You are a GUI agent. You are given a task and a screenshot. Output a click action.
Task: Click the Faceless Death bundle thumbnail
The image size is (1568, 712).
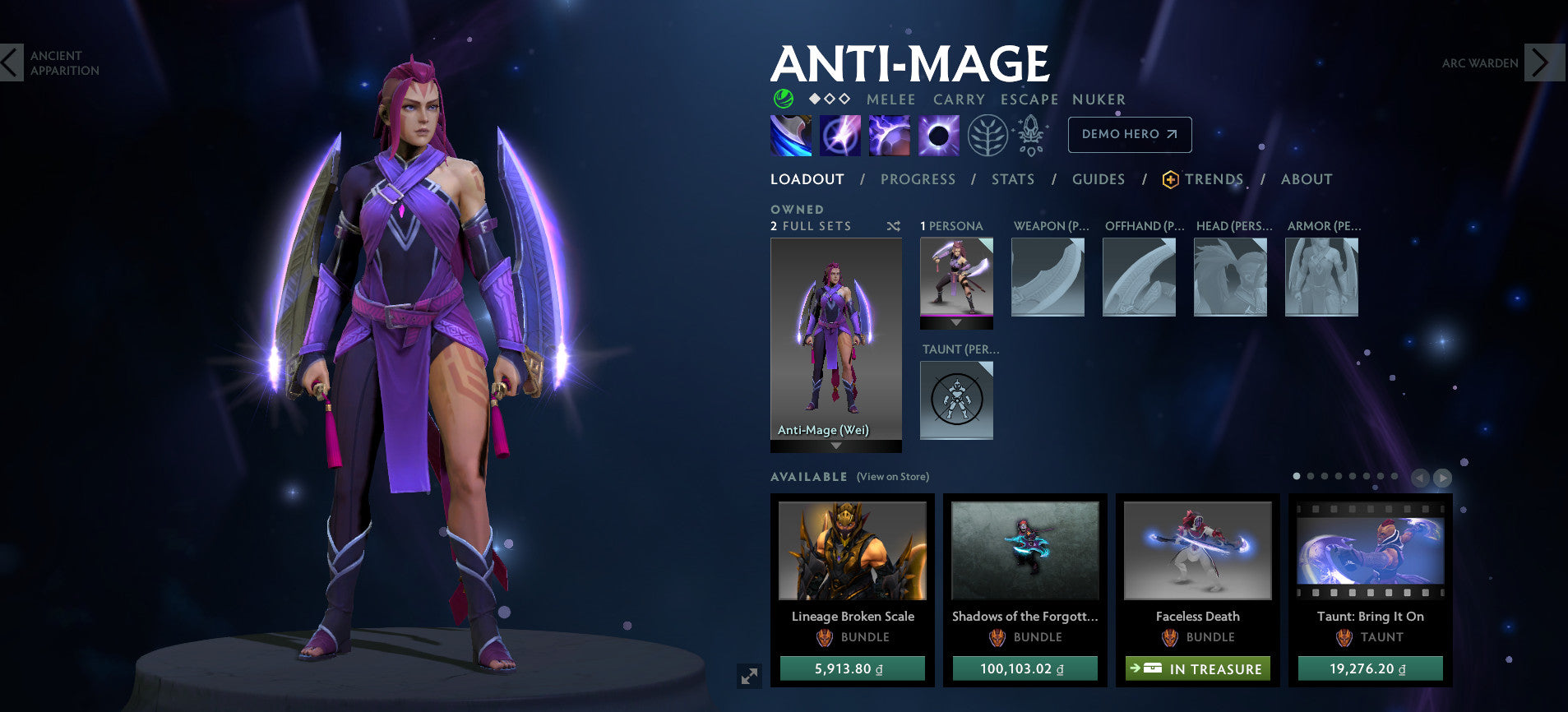pos(1196,551)
